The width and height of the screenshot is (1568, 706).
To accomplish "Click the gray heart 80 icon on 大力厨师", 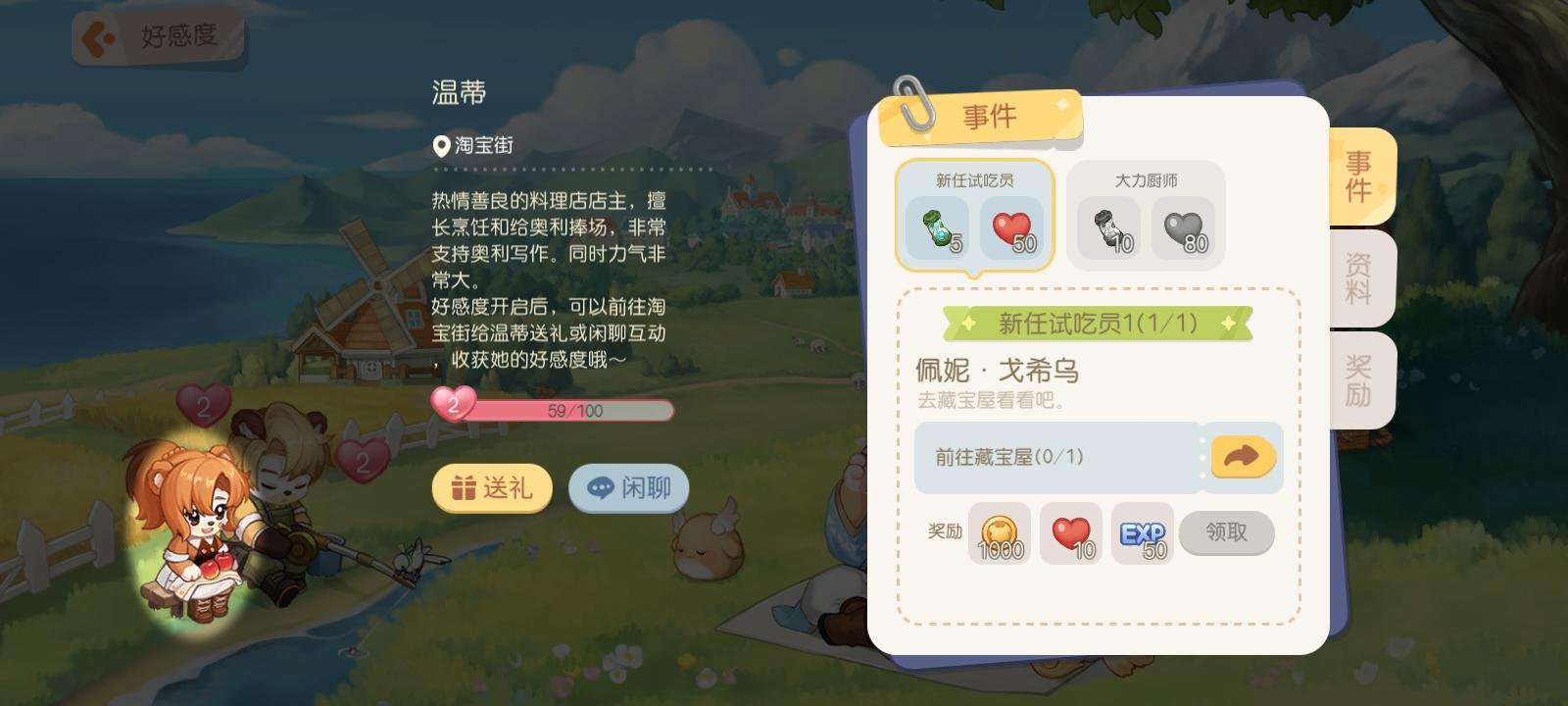I will 1186,226.
